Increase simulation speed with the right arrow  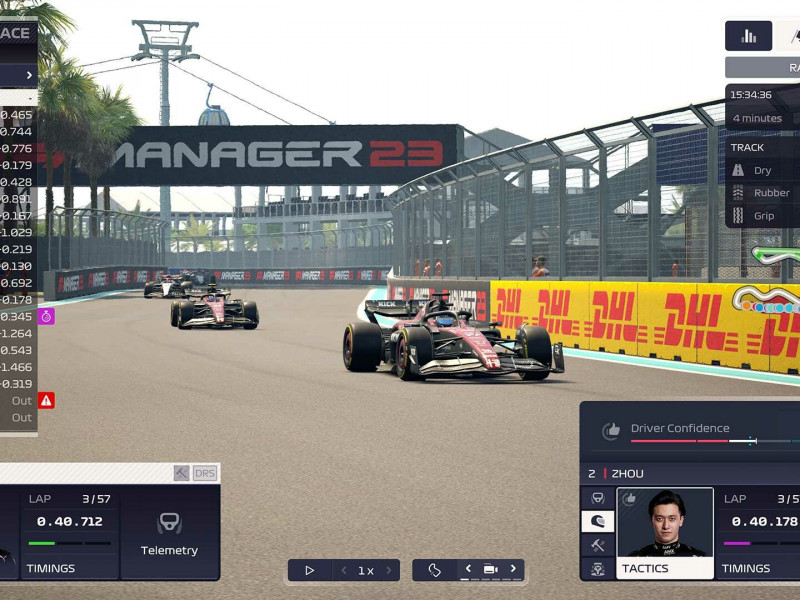388,570
